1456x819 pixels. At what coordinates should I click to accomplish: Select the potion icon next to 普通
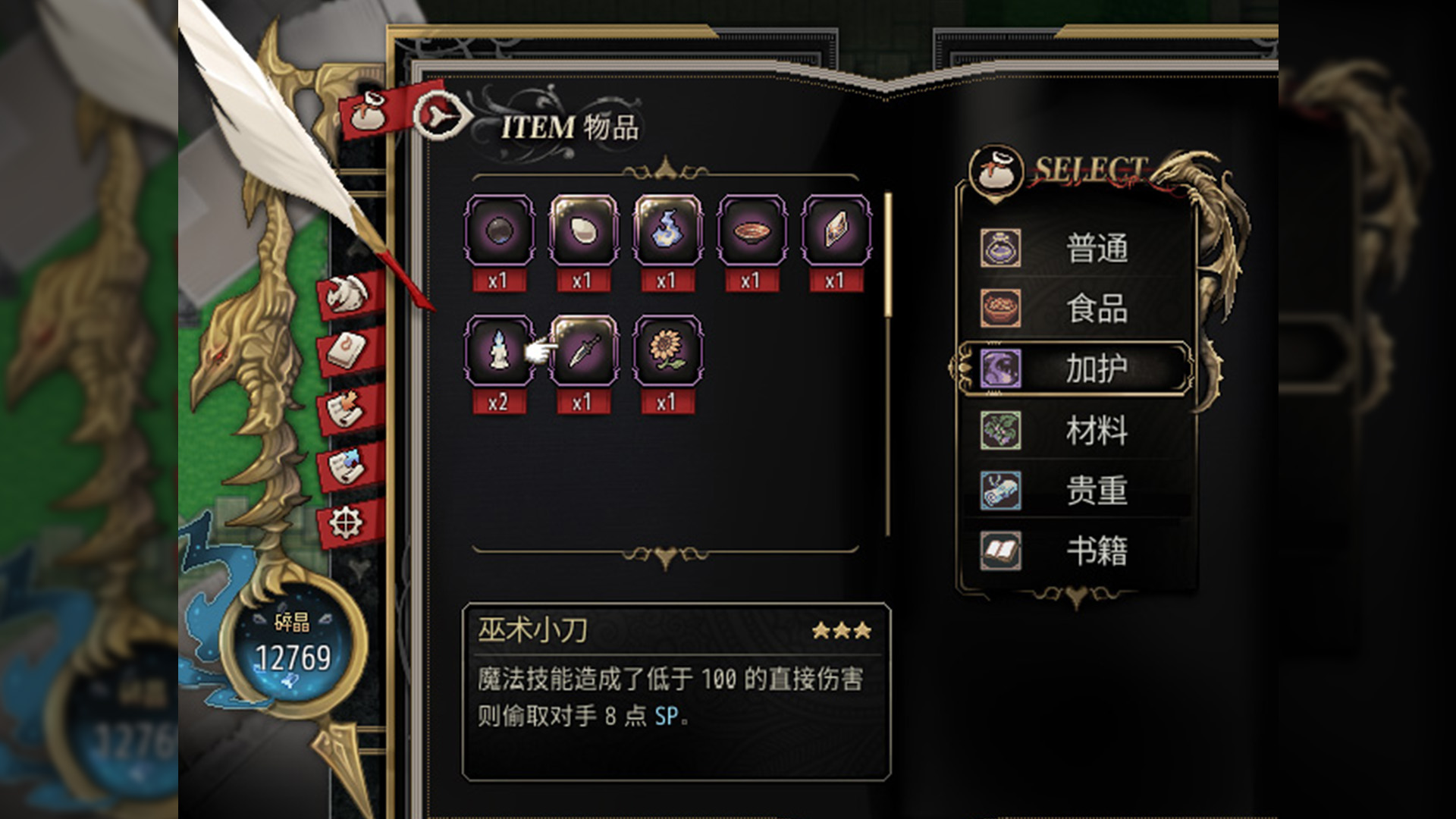click(x=999, y=249)
